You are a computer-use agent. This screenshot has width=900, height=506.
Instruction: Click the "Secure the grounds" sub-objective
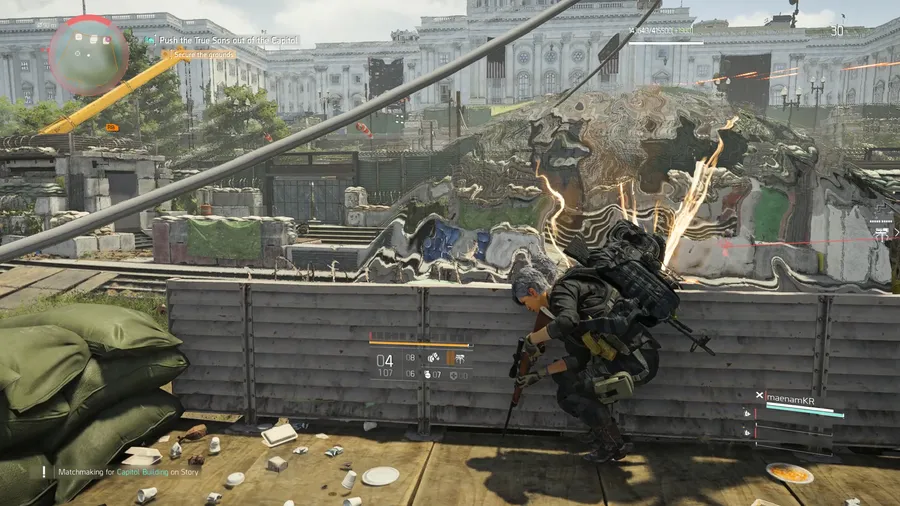203,54
